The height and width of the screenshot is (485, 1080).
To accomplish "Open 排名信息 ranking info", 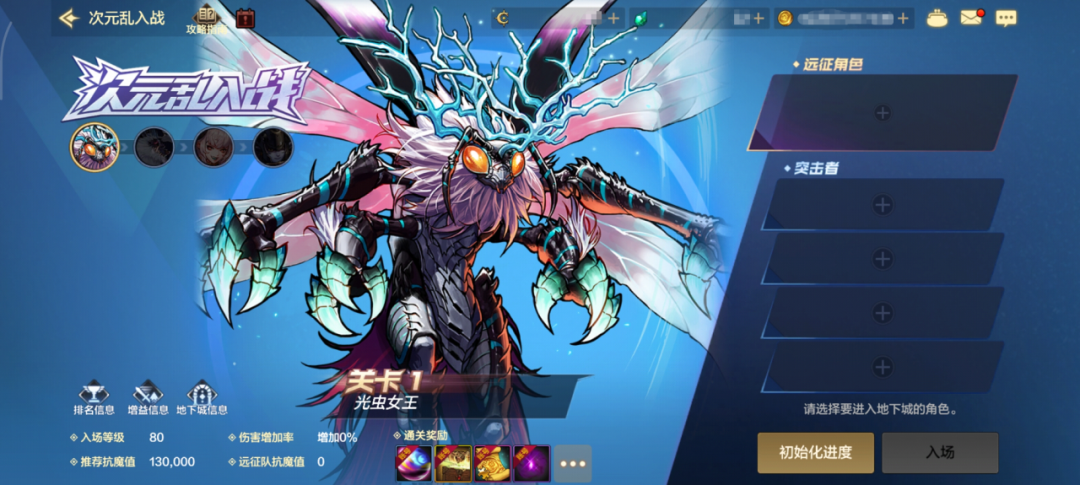I will [94, 398].
